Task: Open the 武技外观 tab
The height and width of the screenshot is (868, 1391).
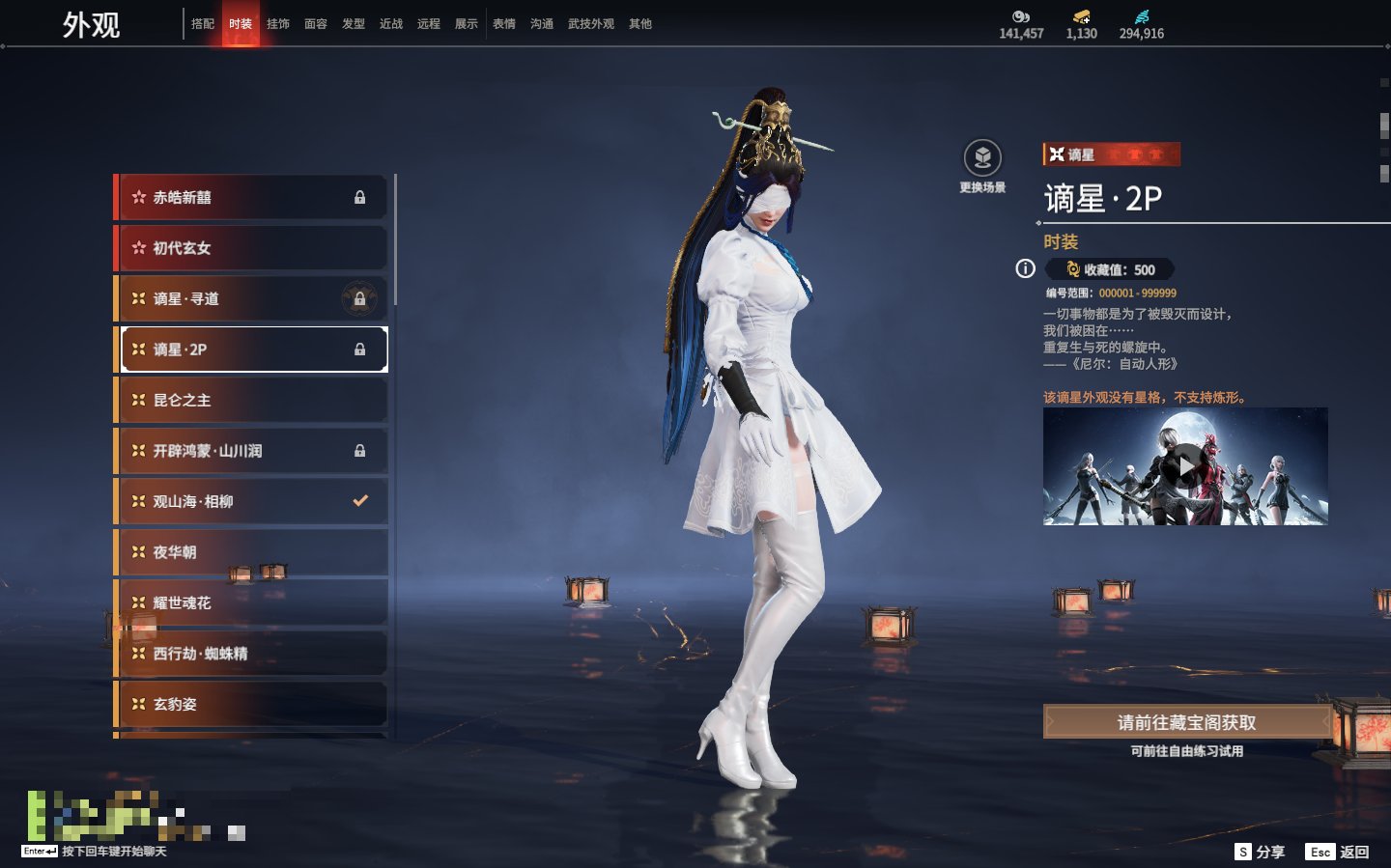Action: pyautogui.click(x=591, y=24)
